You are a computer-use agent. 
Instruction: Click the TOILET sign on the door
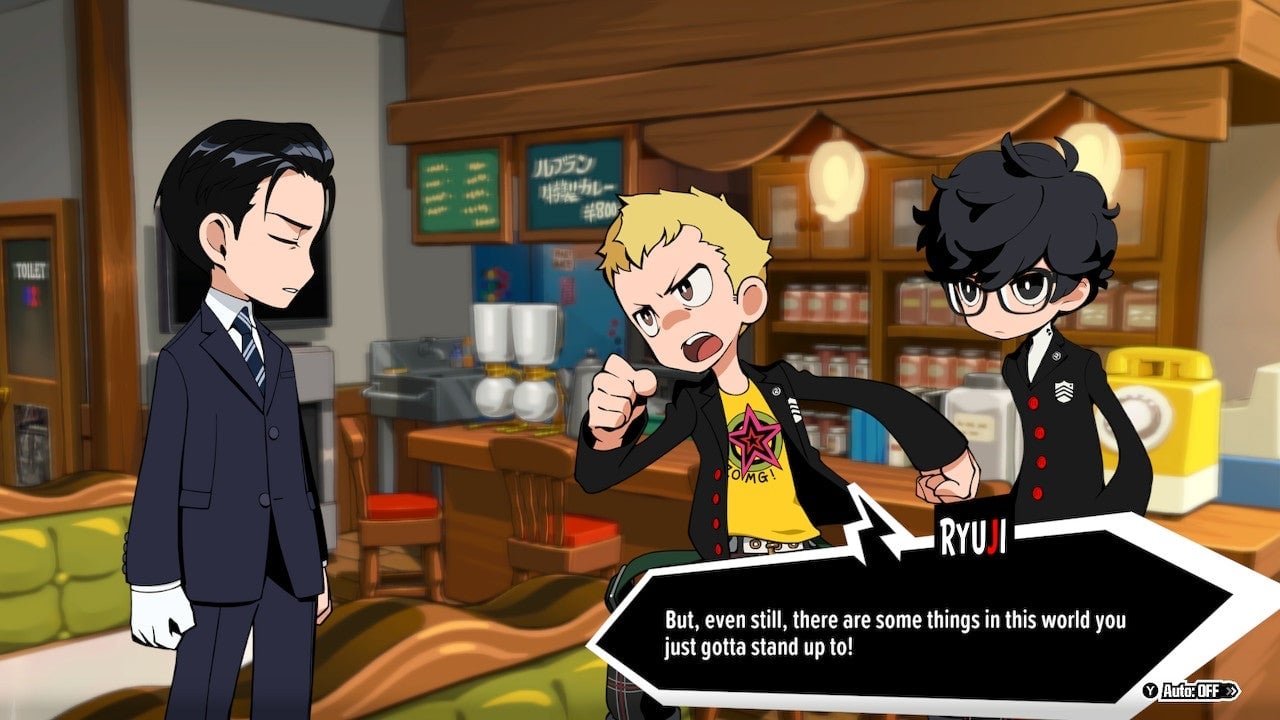[31, 269]
